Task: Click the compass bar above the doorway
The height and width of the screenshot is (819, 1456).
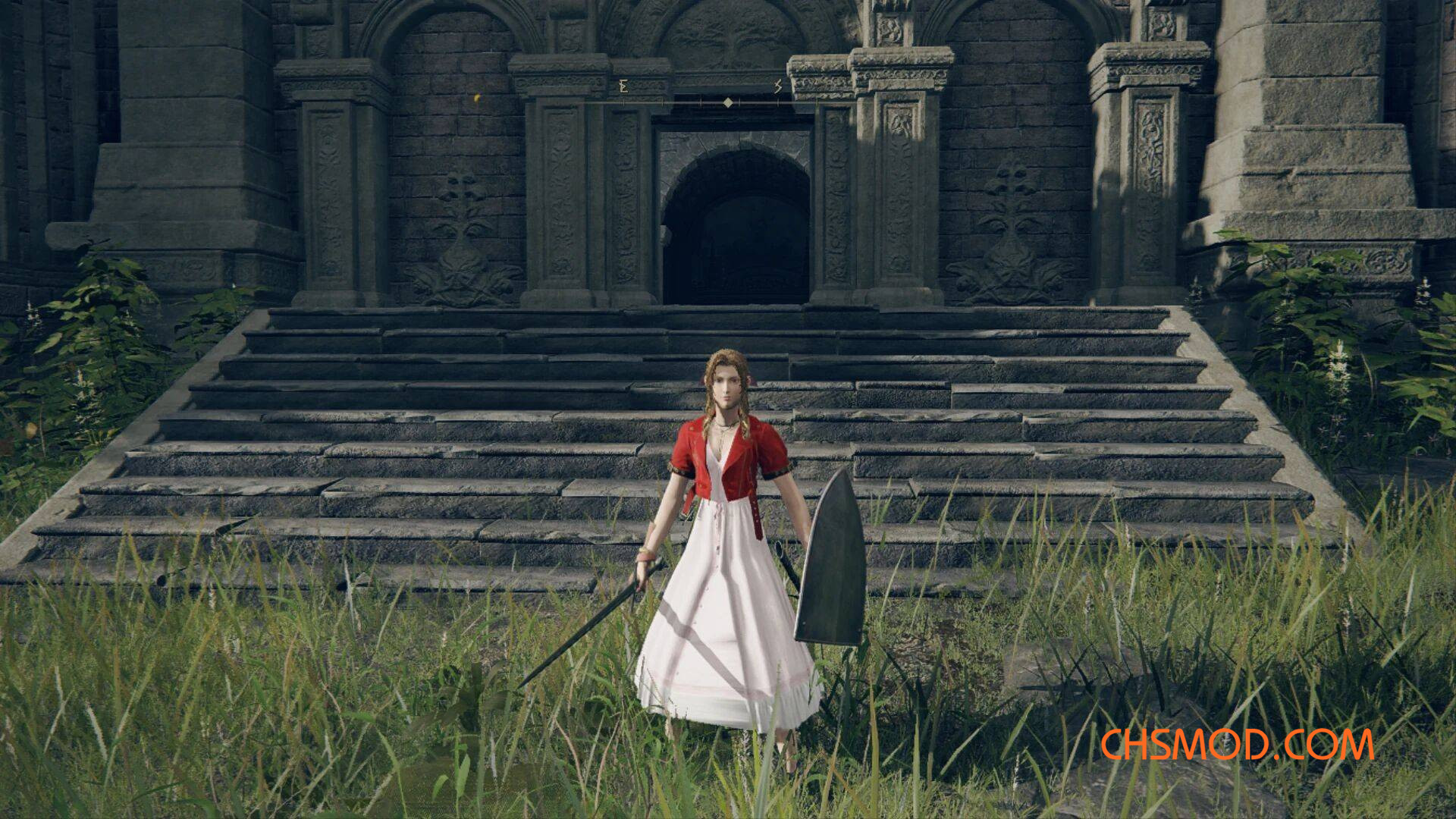Action: coord(726,101)
